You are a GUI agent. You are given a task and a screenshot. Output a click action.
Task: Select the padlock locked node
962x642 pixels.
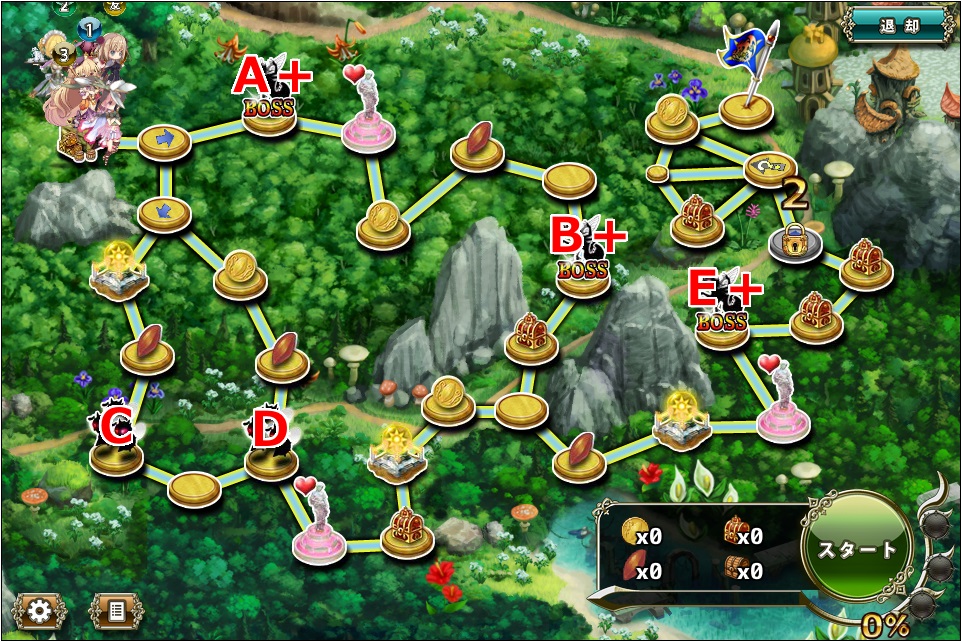point(795,243)
